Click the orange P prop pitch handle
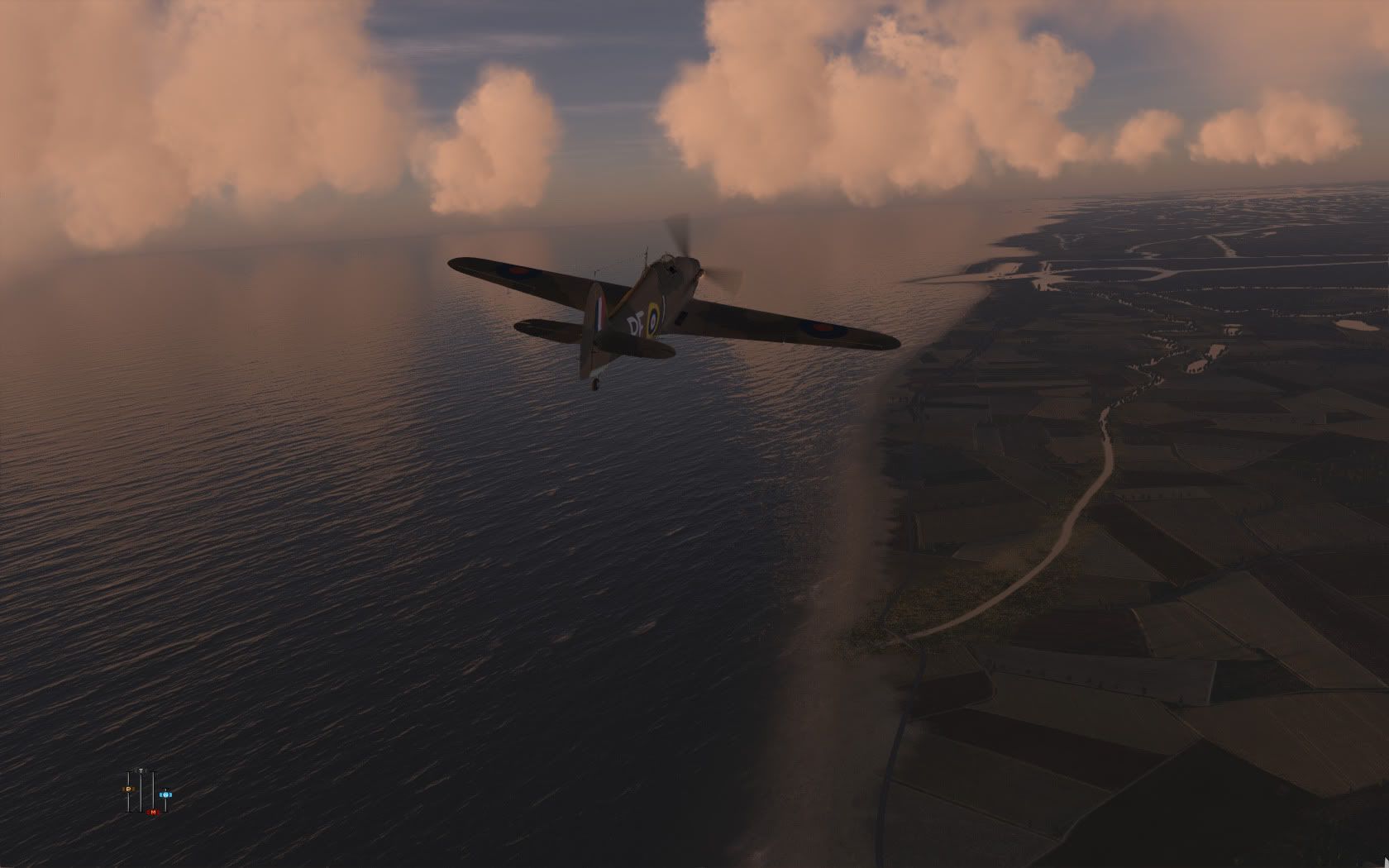 tap(129, 789)
